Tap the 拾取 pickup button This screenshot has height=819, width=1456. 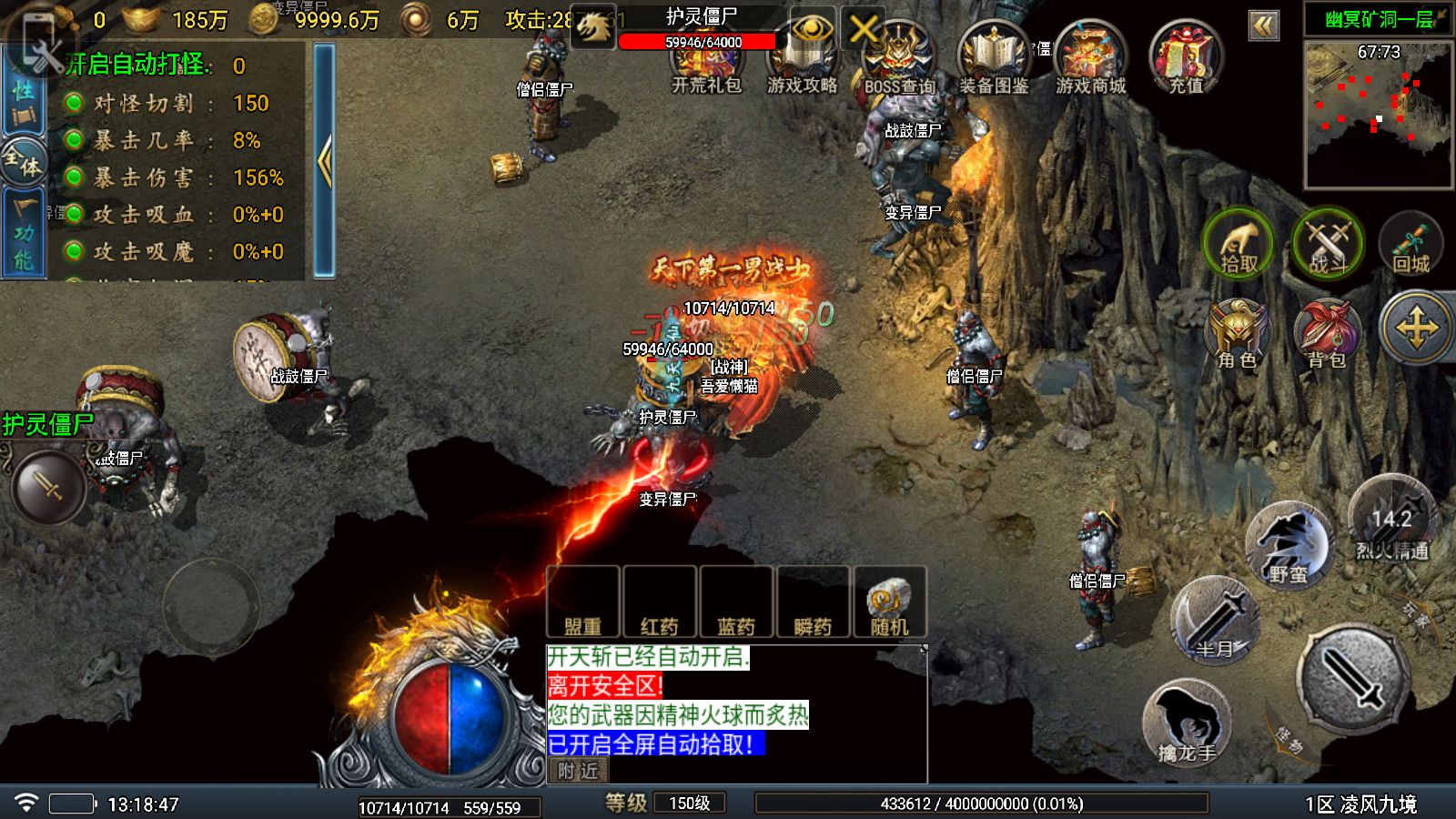tap(1238, 244)
